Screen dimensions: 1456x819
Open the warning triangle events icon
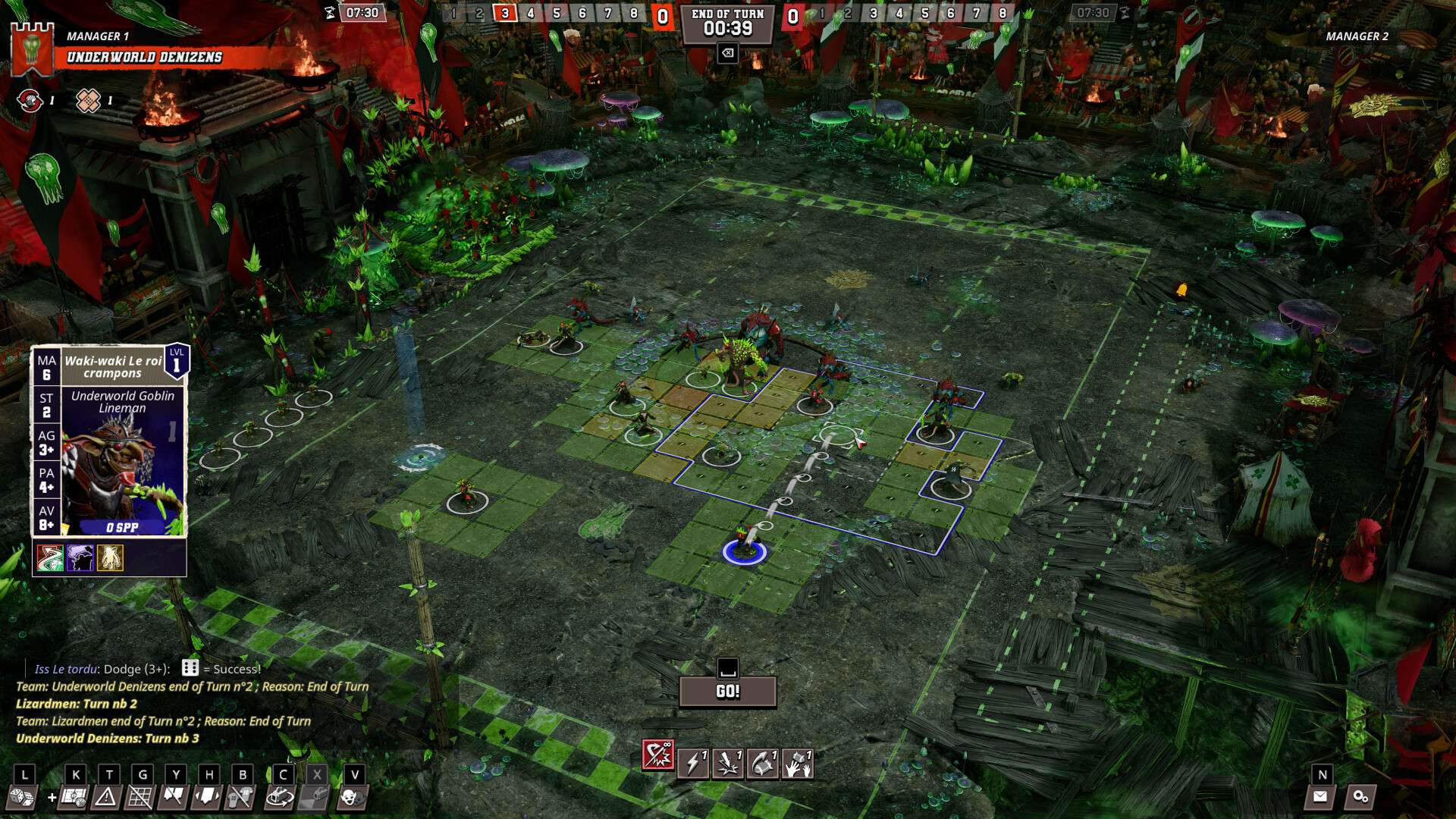[106, 798]
